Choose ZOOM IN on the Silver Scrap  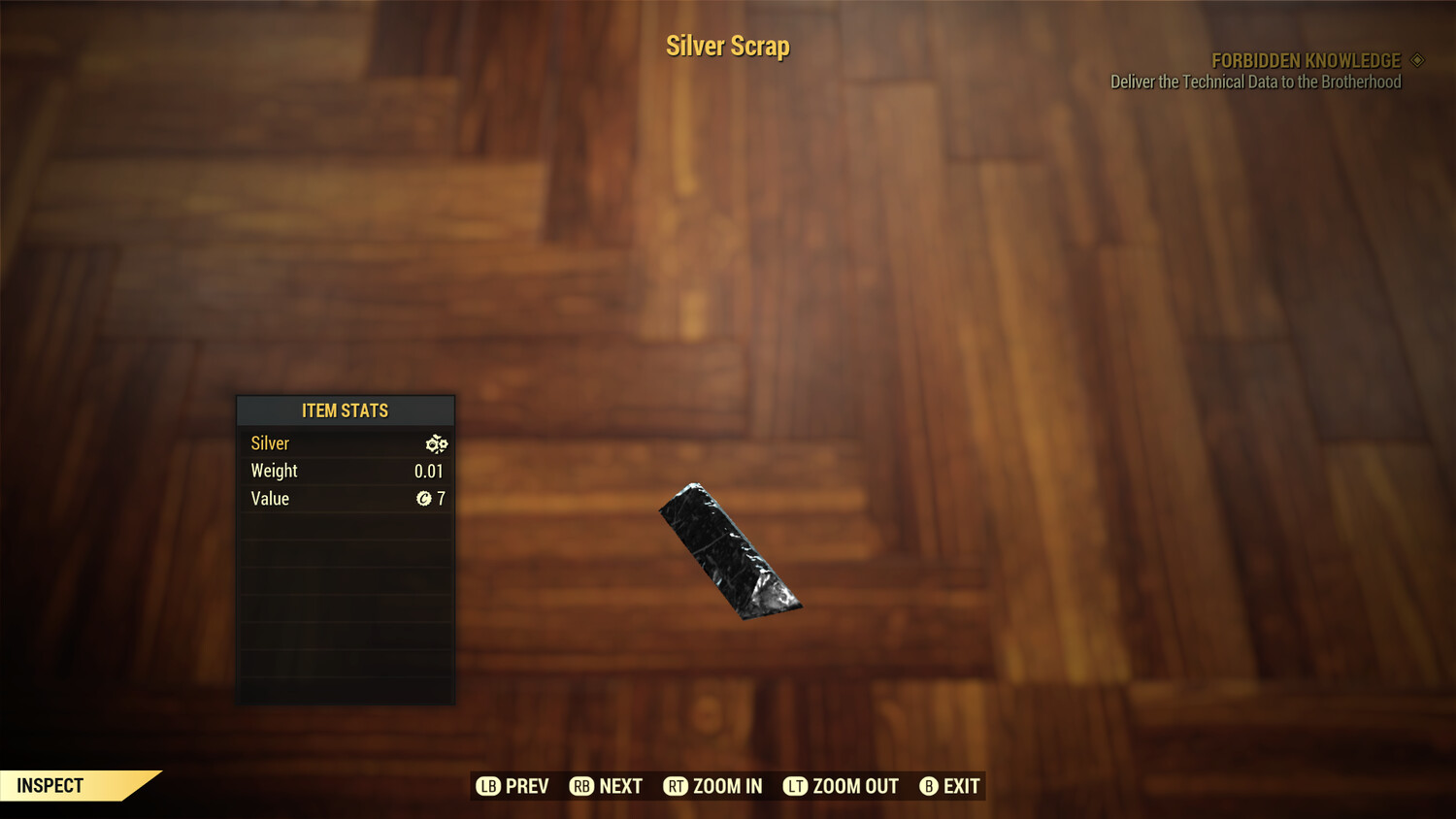click(x=712, y=786)
